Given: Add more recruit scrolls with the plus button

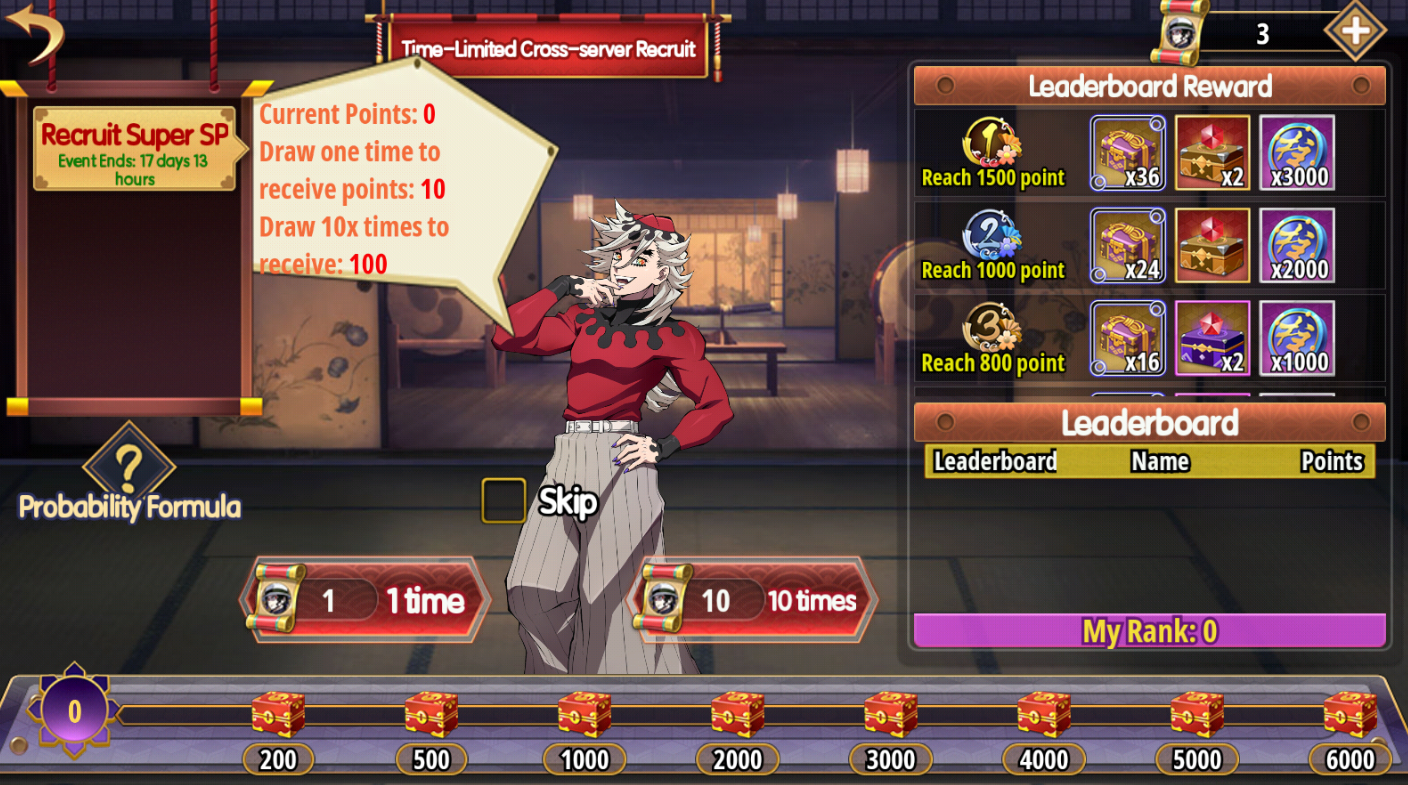Looking at the screenshot, I should [x=1355, y=31].
